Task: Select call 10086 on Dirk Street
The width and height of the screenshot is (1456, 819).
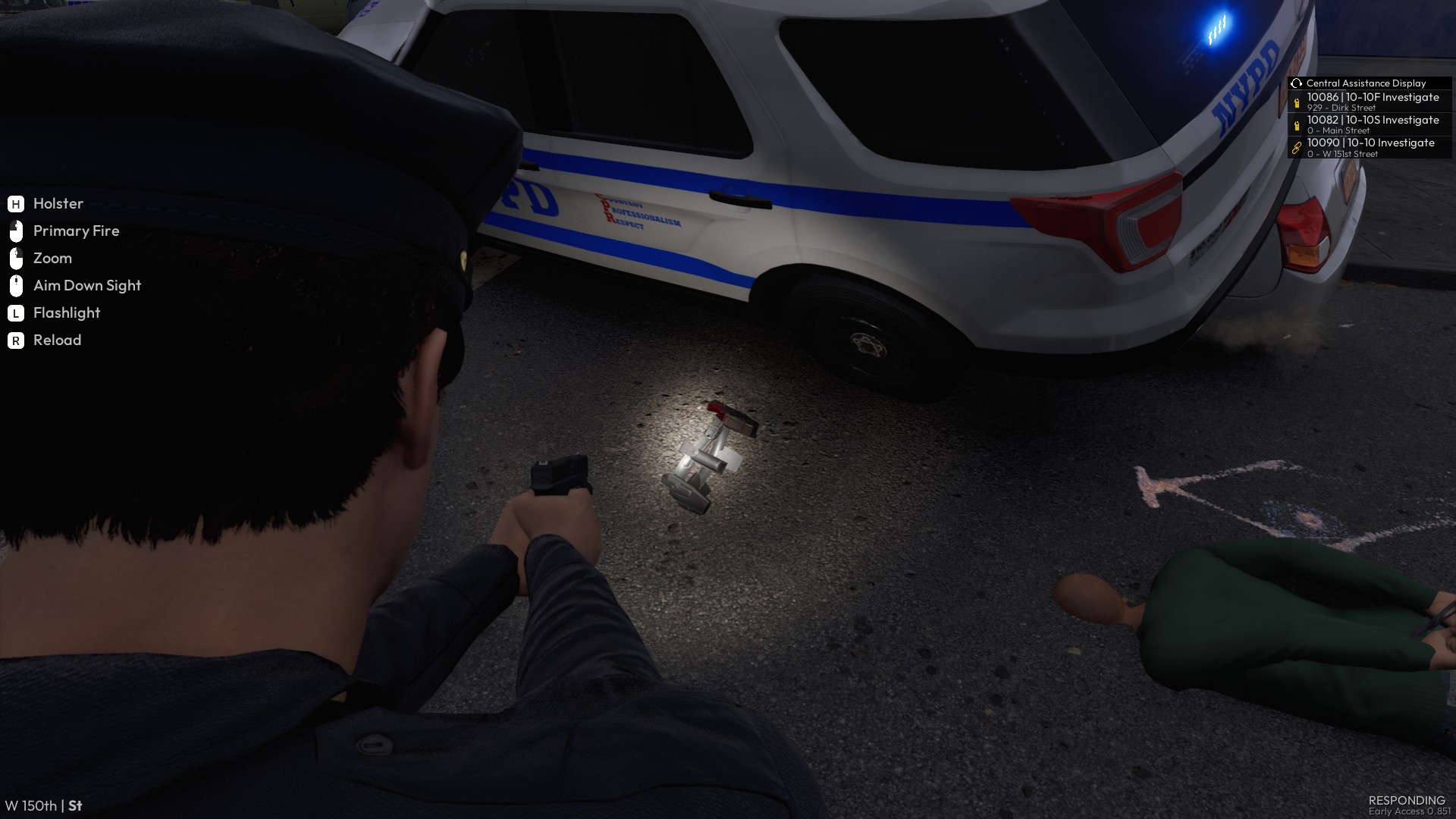Action: tap(1371, 102)
